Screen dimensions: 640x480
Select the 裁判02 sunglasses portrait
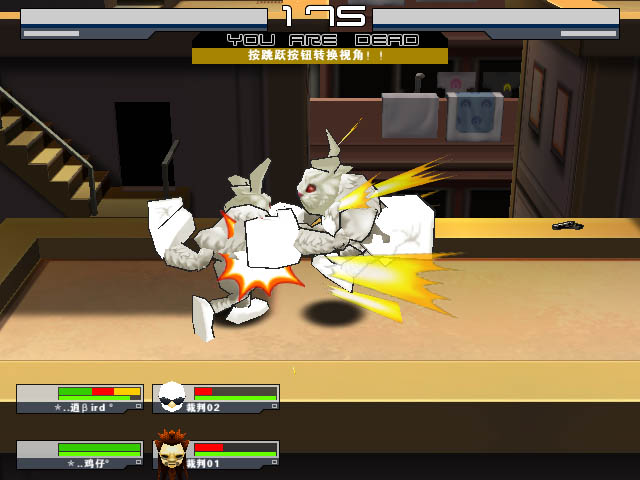[x=172, y=397]
